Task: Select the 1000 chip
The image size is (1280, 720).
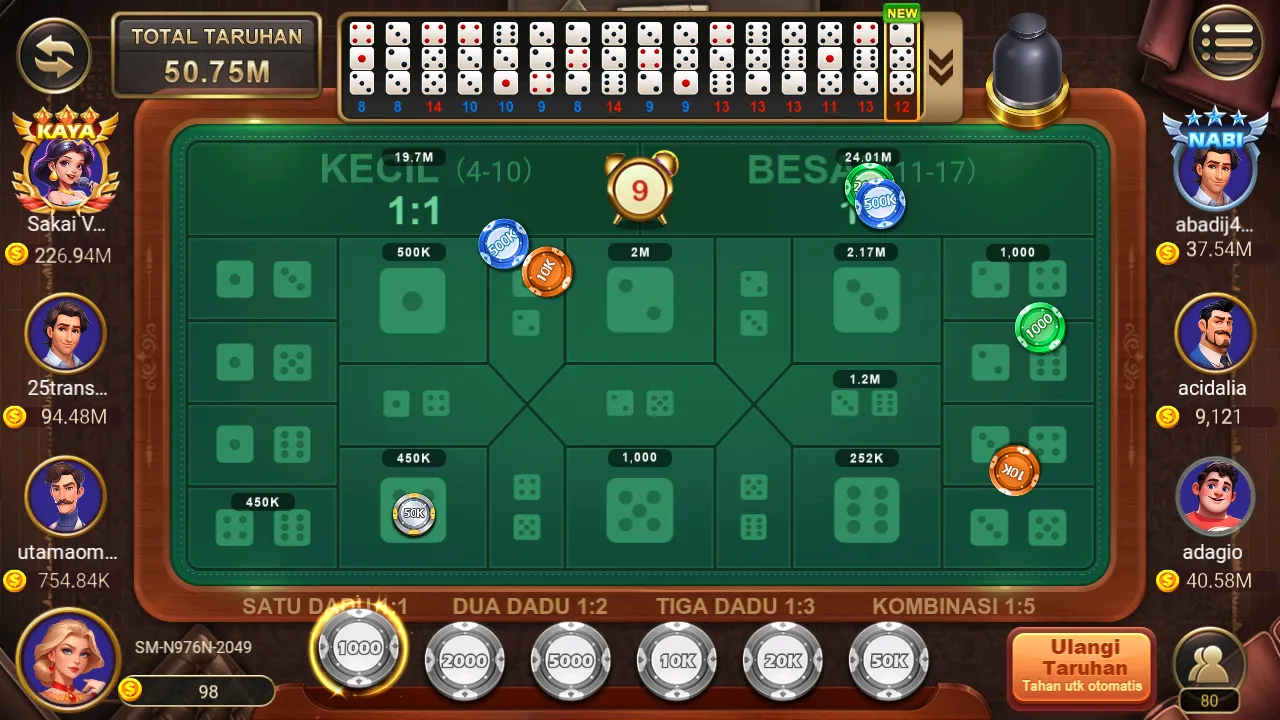Action: [359, 648]
